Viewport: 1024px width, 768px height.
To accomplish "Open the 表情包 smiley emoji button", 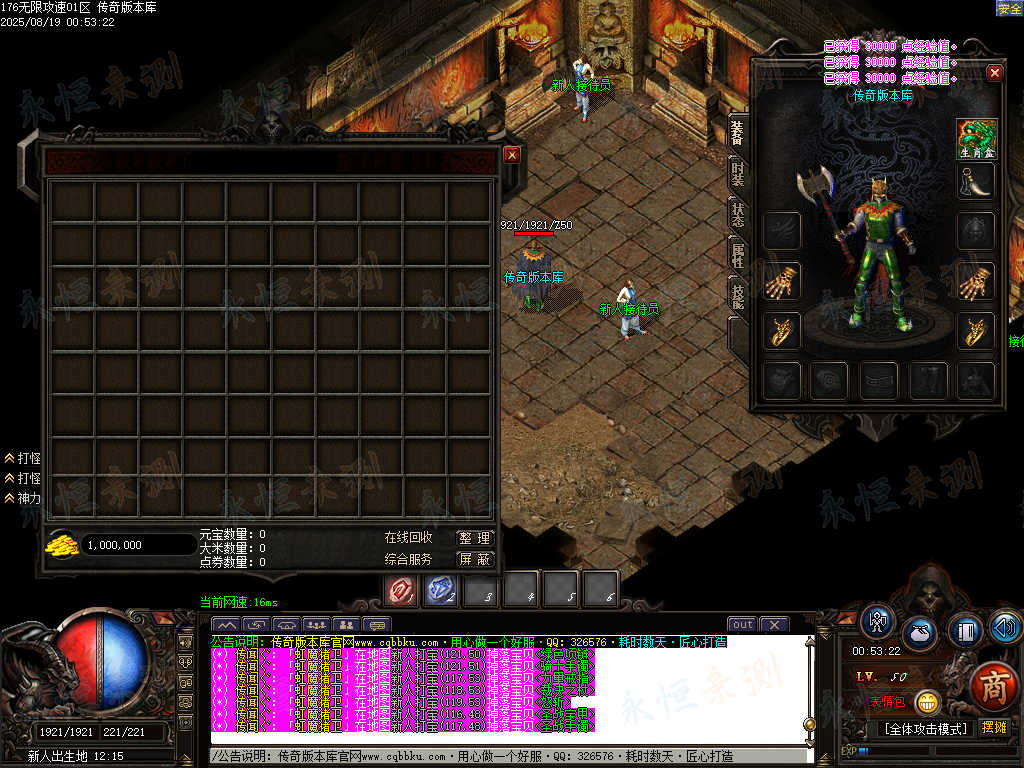I will click(928, 702).
